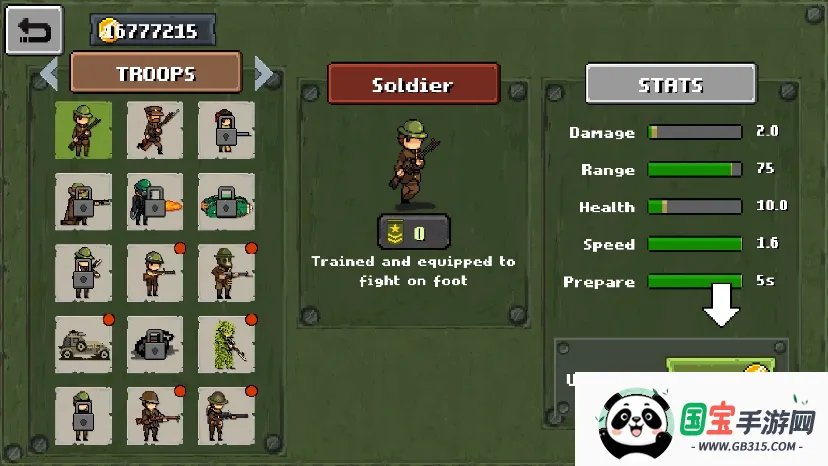Go back using the return arrow button
828x466 pixels.
pyautogui.click(x=34, y=31)
